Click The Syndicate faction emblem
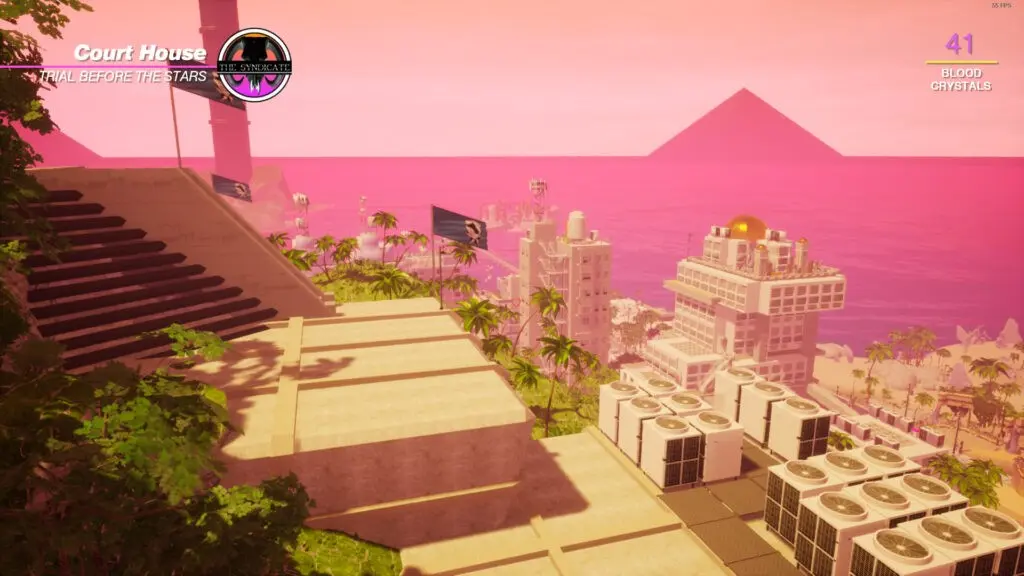This screenshot has width=1024, height=576. (x=254, y=64)
